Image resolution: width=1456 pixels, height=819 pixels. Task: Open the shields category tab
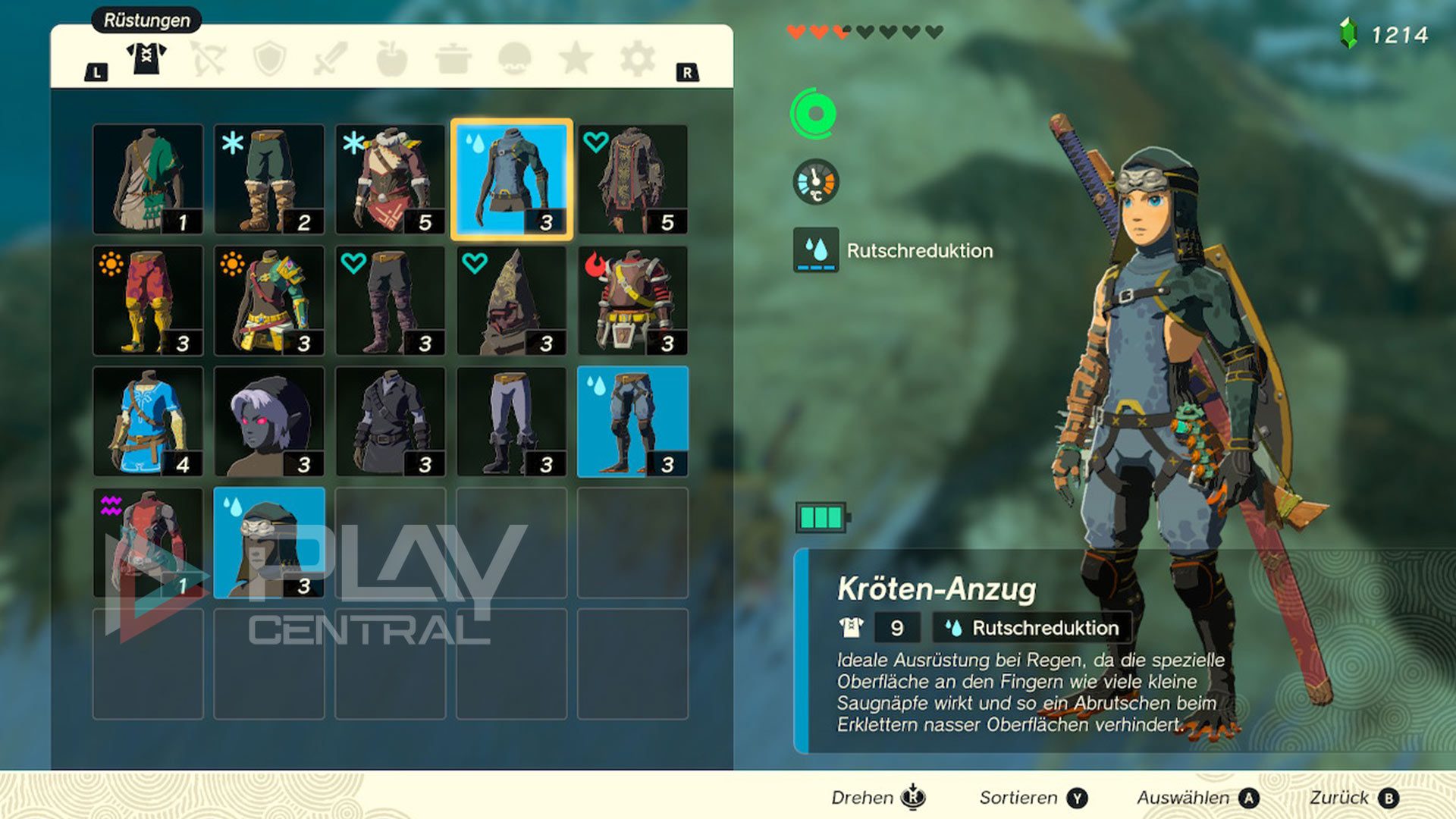269,58
